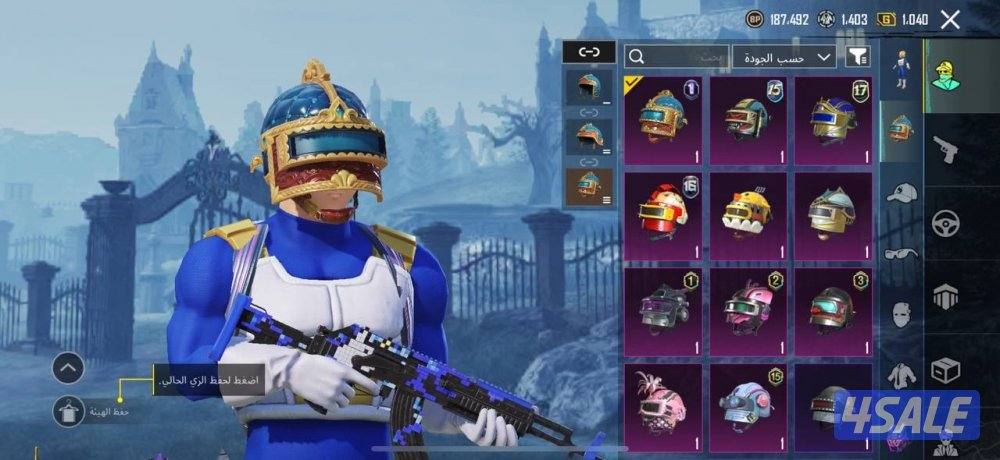1000x460 pixels.
Task: Toggle the link chain button above presets
Action: click(x=587, y=52)
